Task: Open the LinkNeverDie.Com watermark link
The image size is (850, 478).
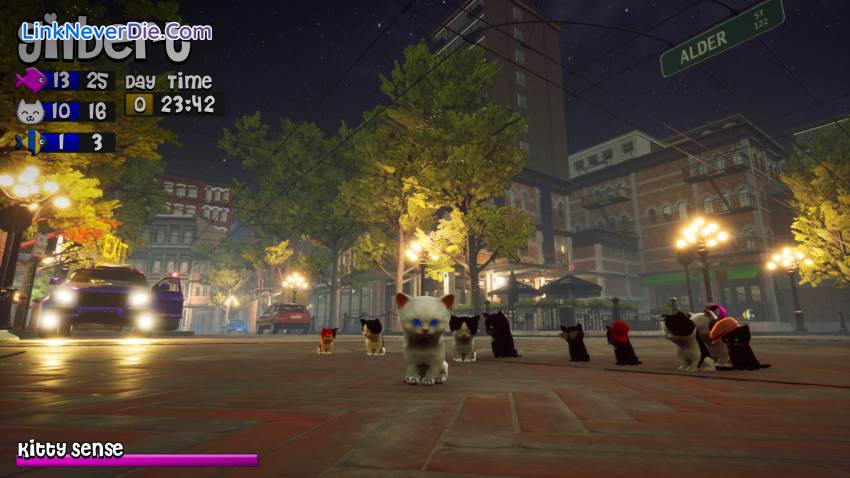Action: click(x=116, y=31)
